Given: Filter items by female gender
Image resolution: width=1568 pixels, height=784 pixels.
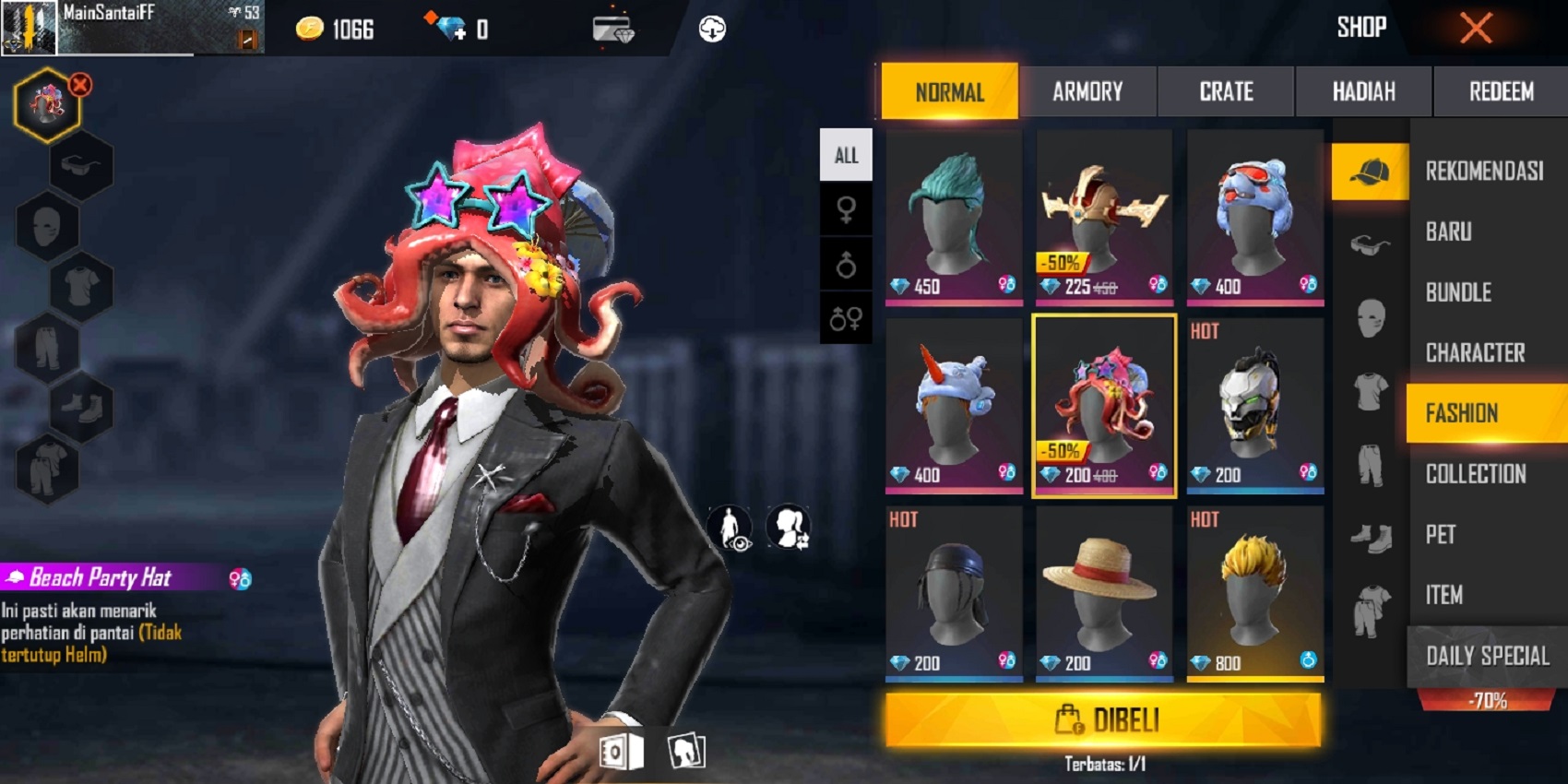Looking at the screenshot, I should (x=845, y=209).
